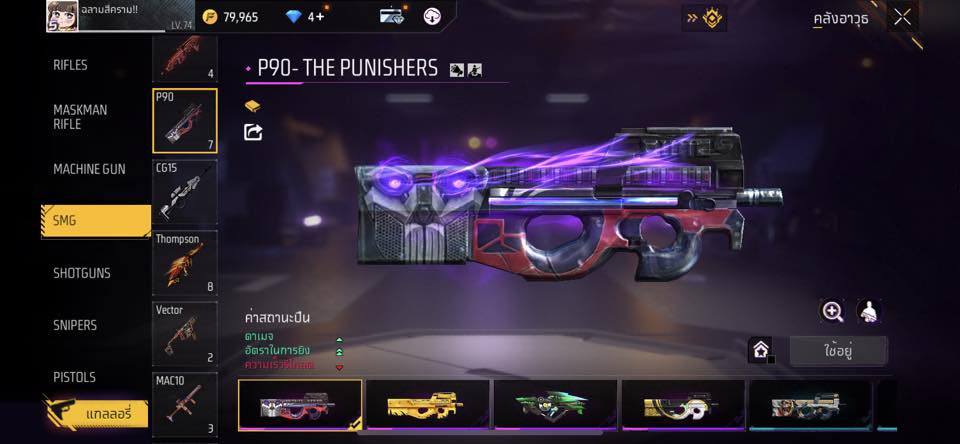
Task: Open the MAC10 weapon slot
Action: [x=185, y=404]
